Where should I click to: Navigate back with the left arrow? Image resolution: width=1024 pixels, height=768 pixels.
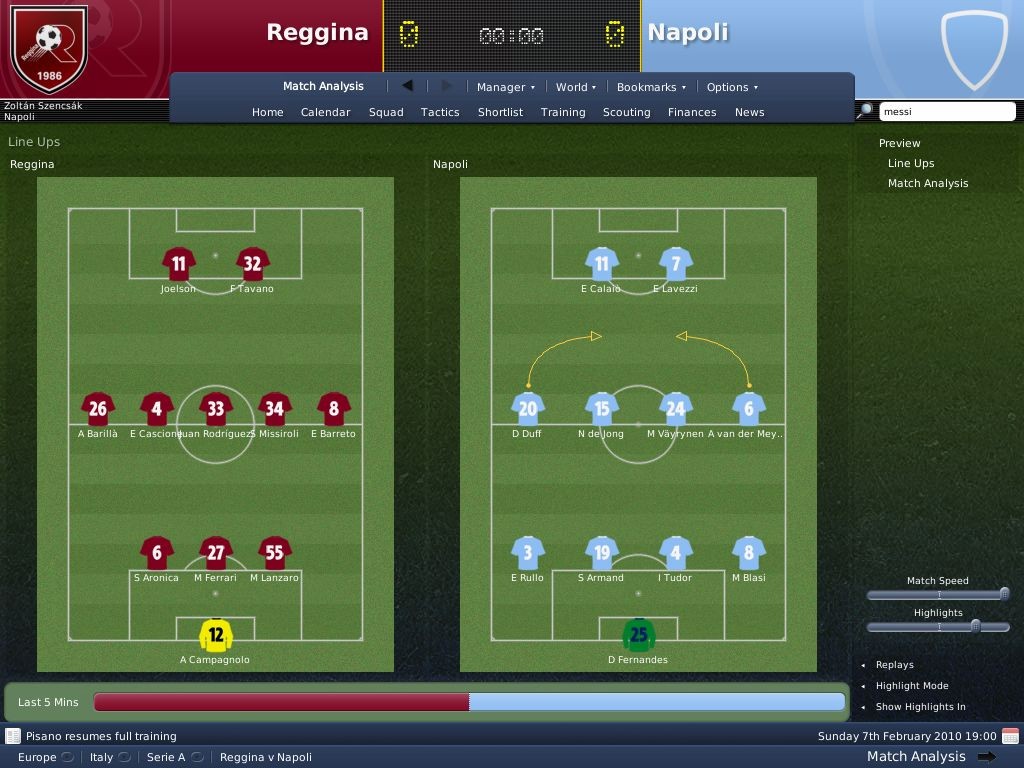coord(407,86)
